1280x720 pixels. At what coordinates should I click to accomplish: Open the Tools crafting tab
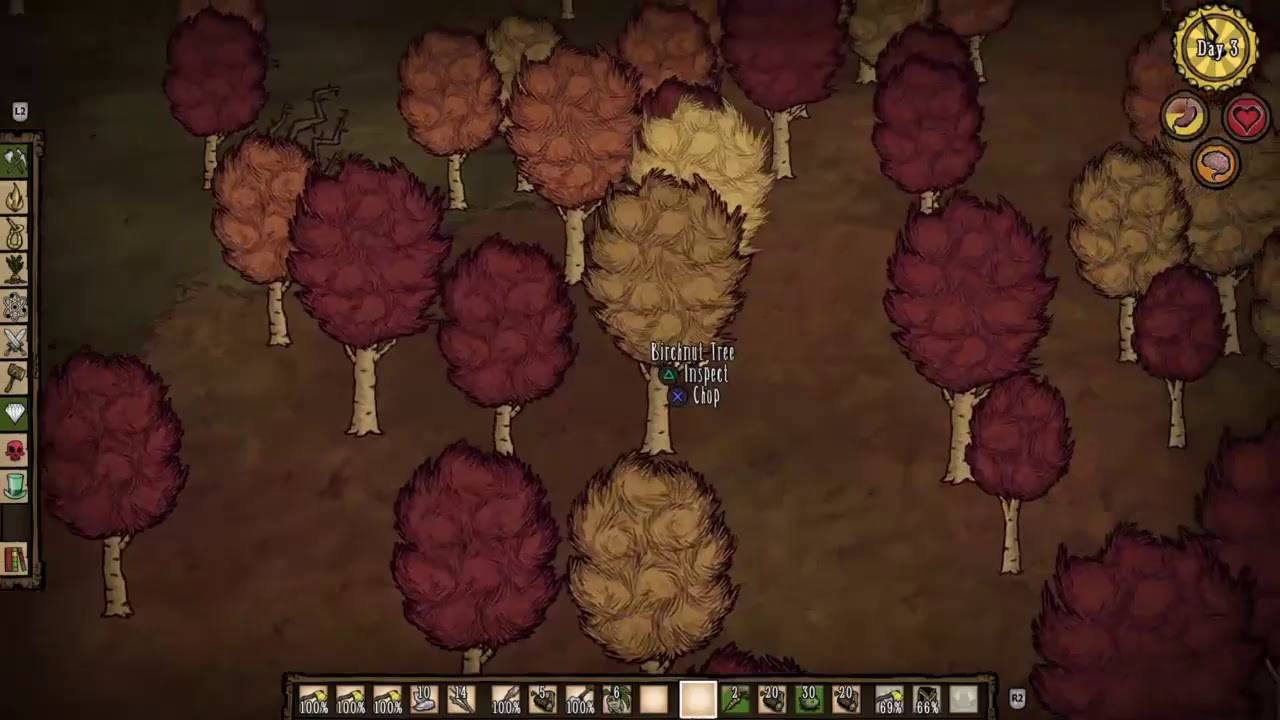[x=16, y=160]
